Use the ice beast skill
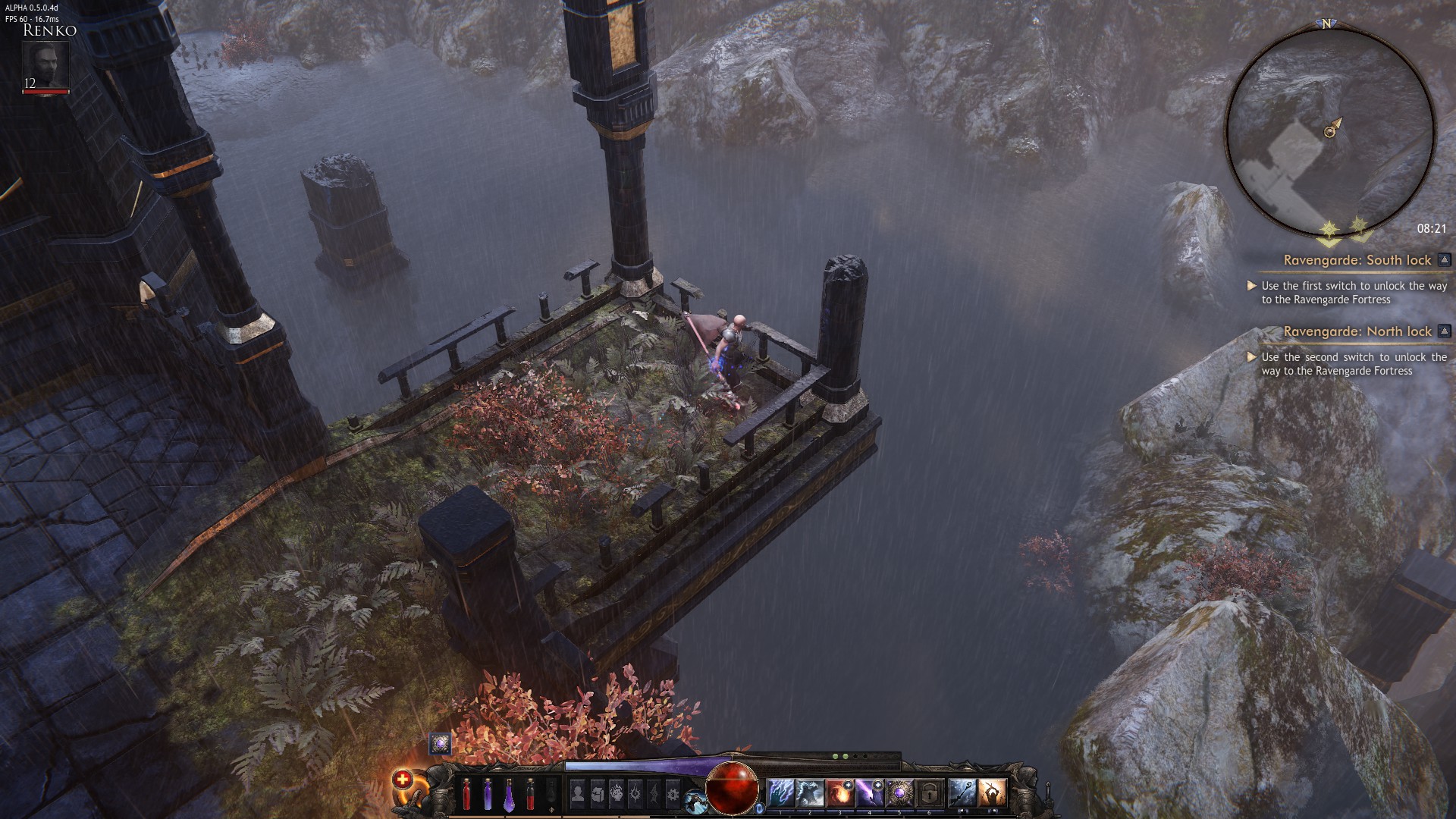The image size is (1456, 819). coord(810,793)
